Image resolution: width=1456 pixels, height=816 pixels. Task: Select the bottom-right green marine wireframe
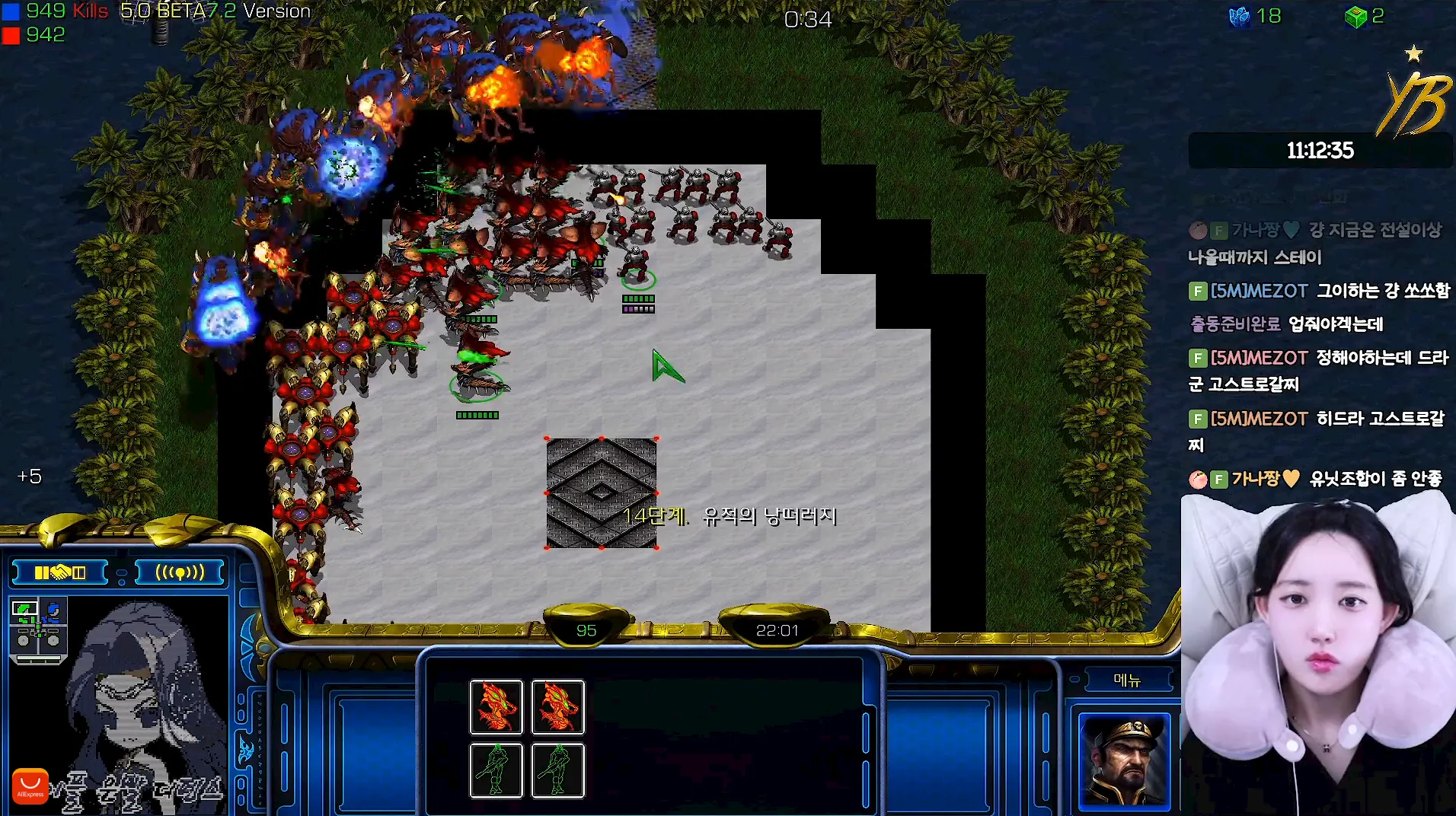(557, 770)
